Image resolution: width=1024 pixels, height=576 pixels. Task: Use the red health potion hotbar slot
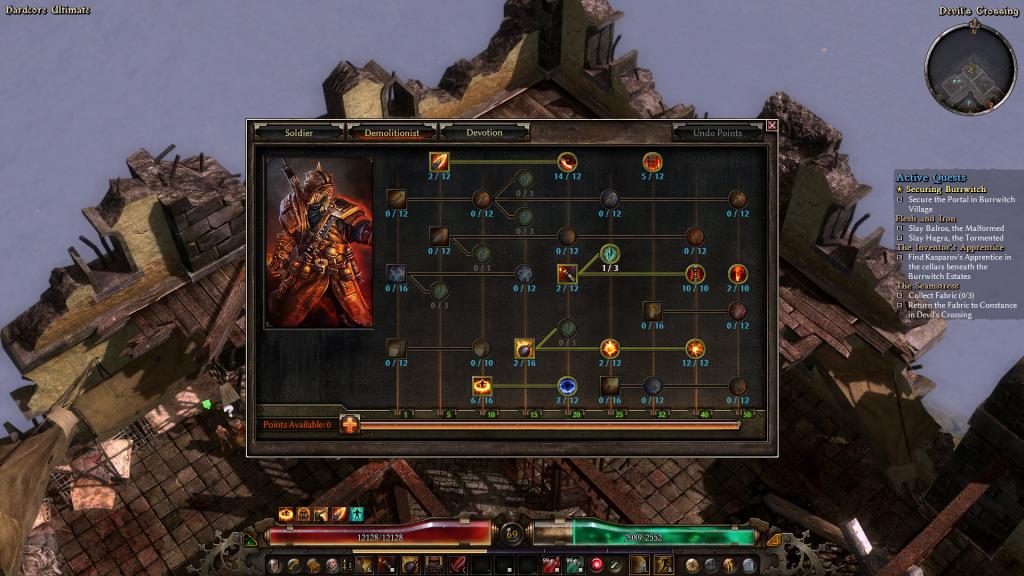[x=549, y=566]
